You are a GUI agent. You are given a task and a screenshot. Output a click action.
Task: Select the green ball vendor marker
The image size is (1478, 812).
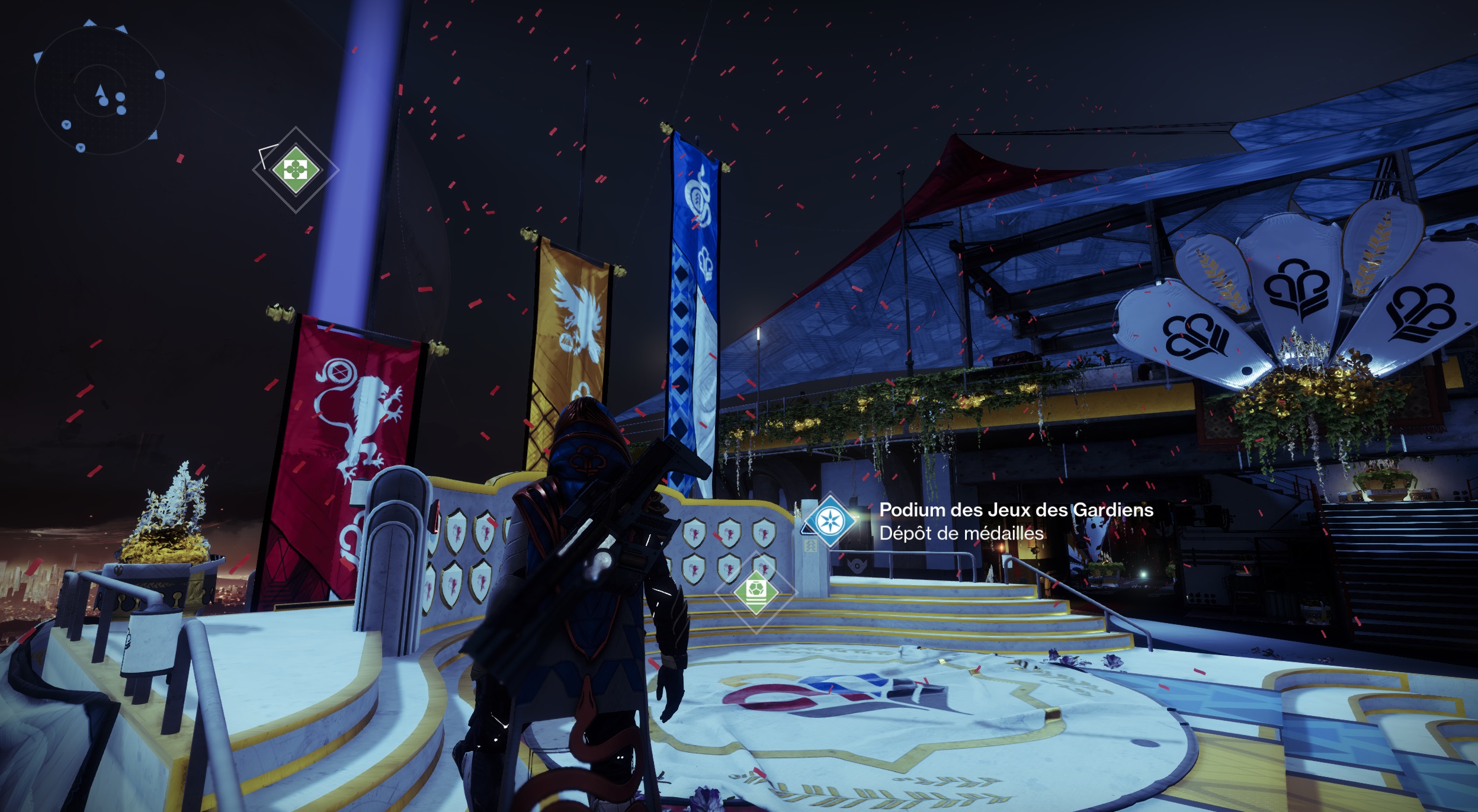[x=756, y=592]
